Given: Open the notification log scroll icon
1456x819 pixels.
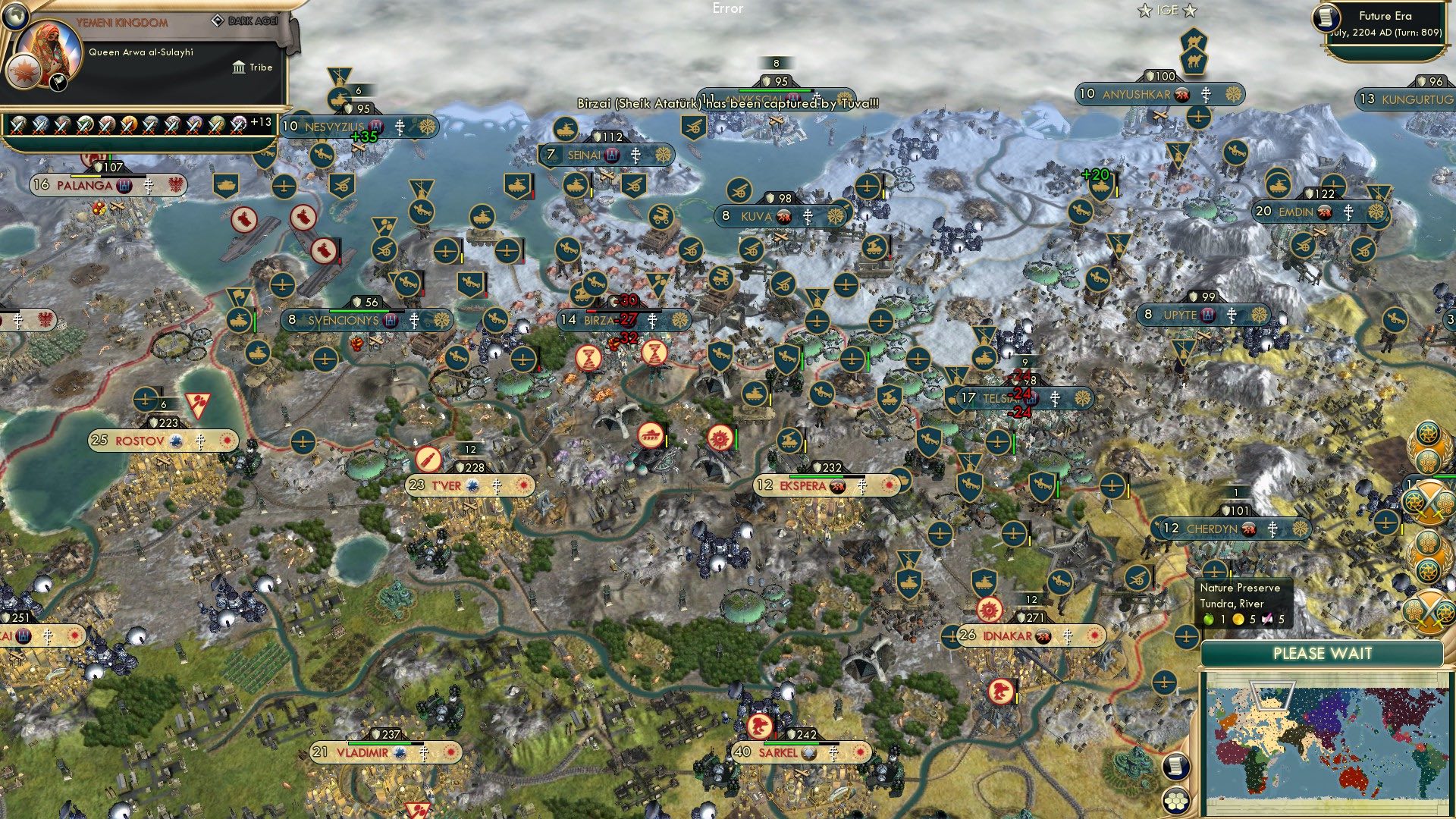Looking at the screenshot, I should (x=1176, y=767).
